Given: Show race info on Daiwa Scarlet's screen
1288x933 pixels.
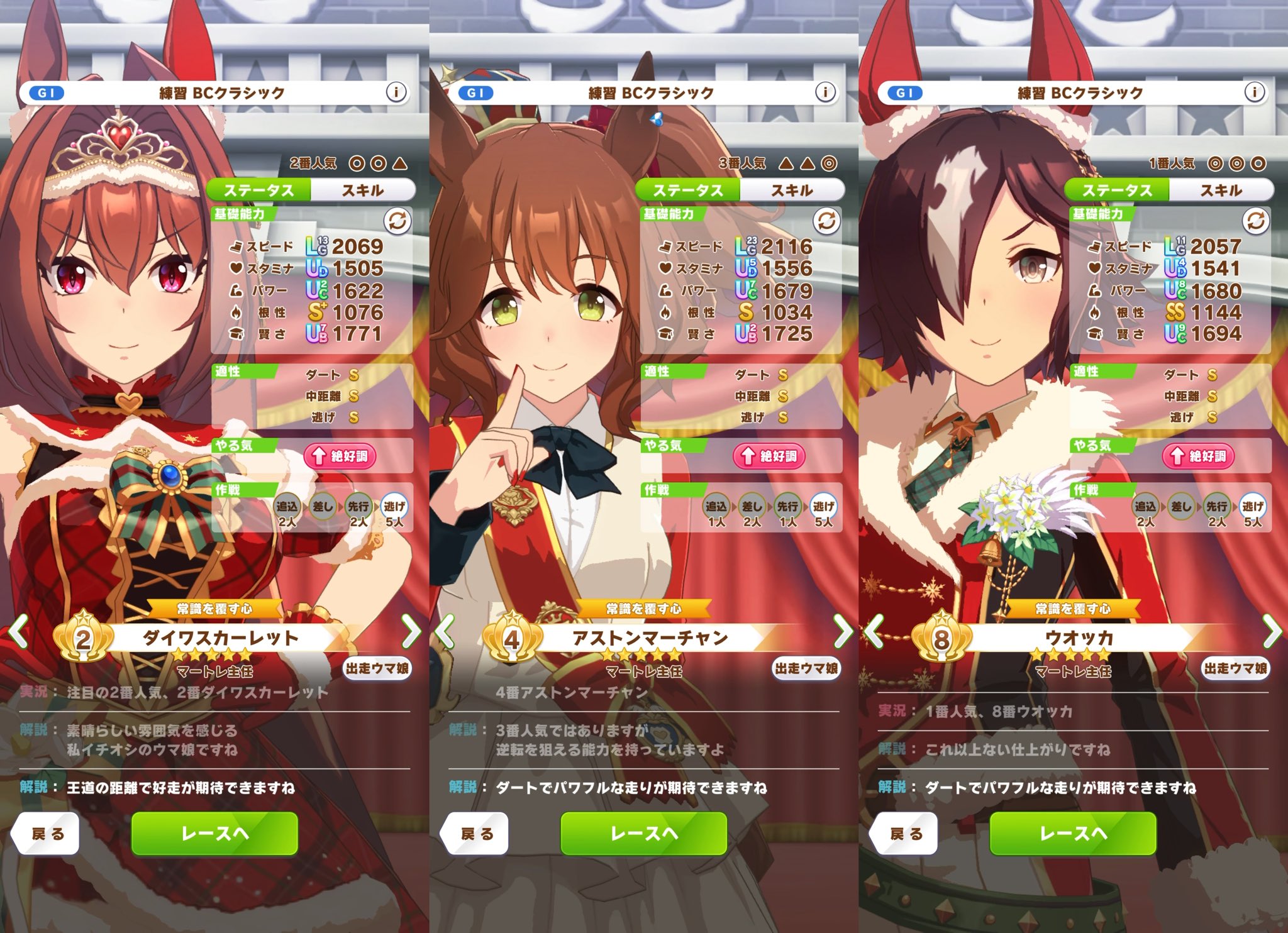Looking at the screenshot, I should 396,92.
